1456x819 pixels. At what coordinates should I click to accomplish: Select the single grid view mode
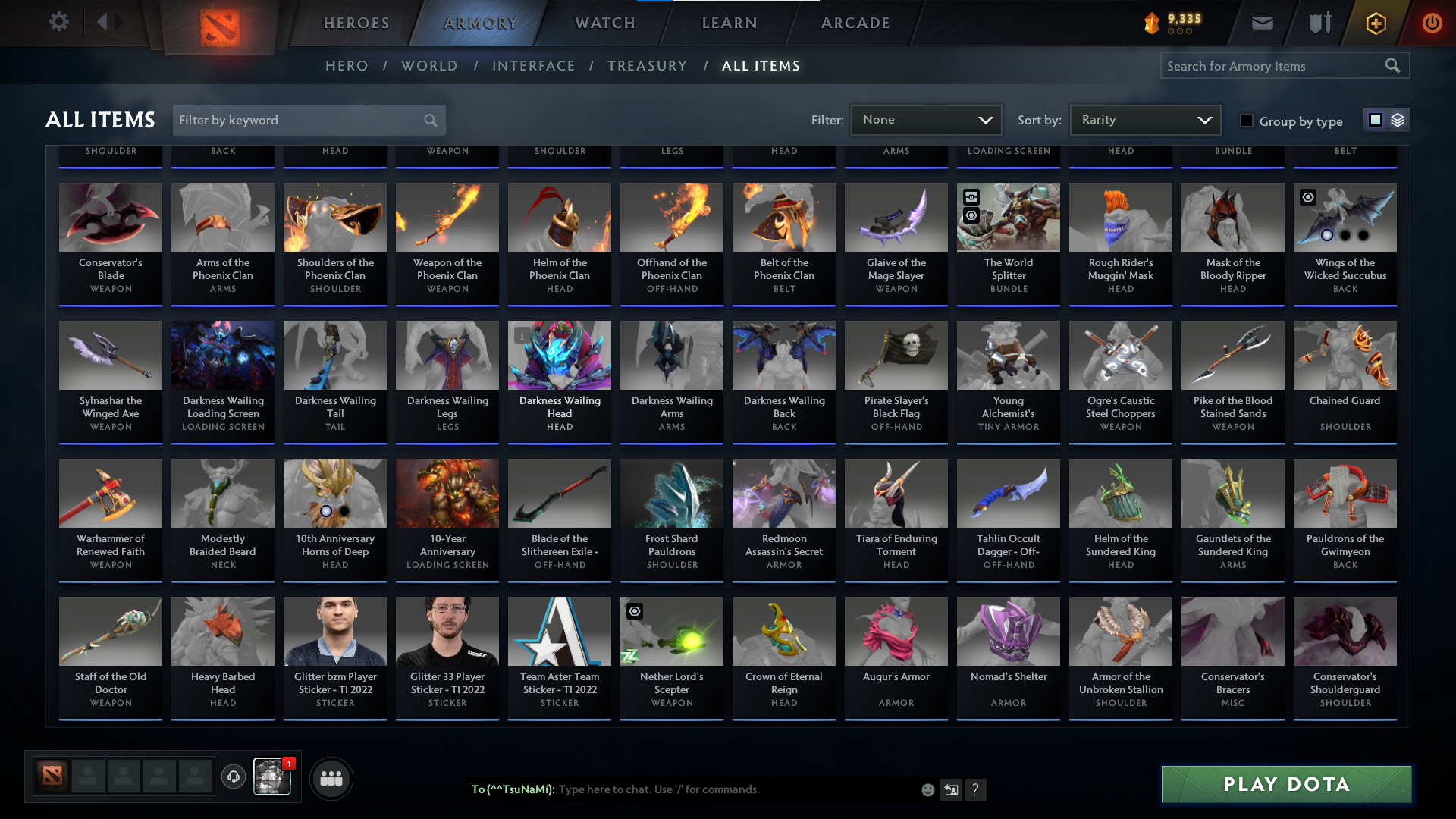pos(1376,120)
